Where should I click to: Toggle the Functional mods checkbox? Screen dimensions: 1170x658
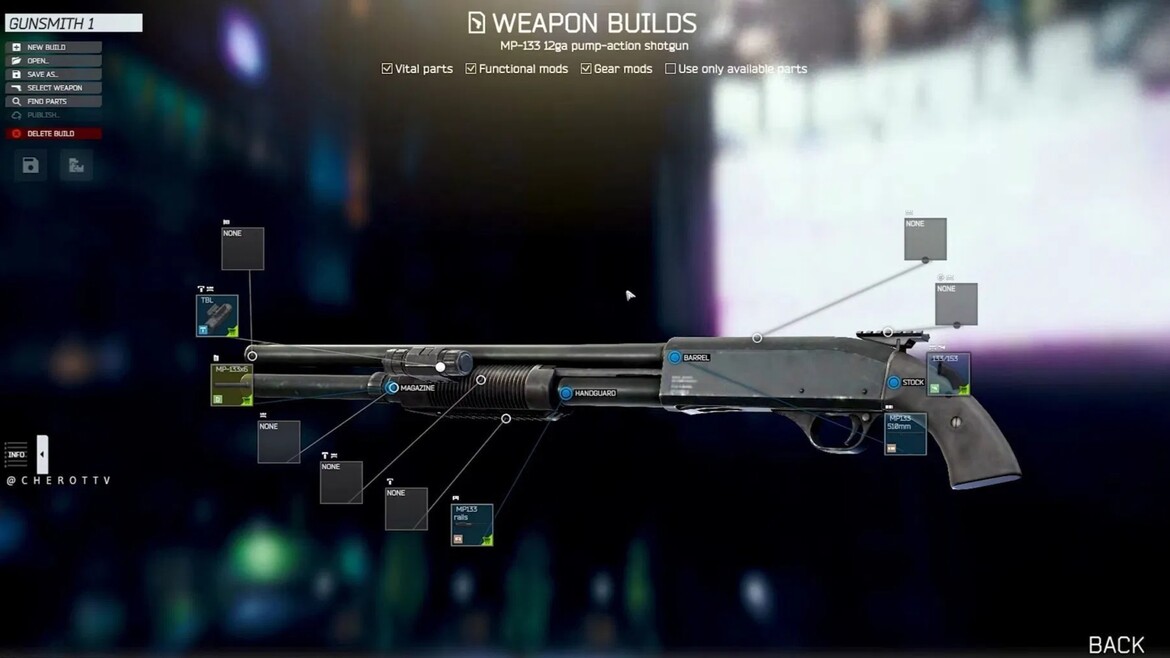471,69
